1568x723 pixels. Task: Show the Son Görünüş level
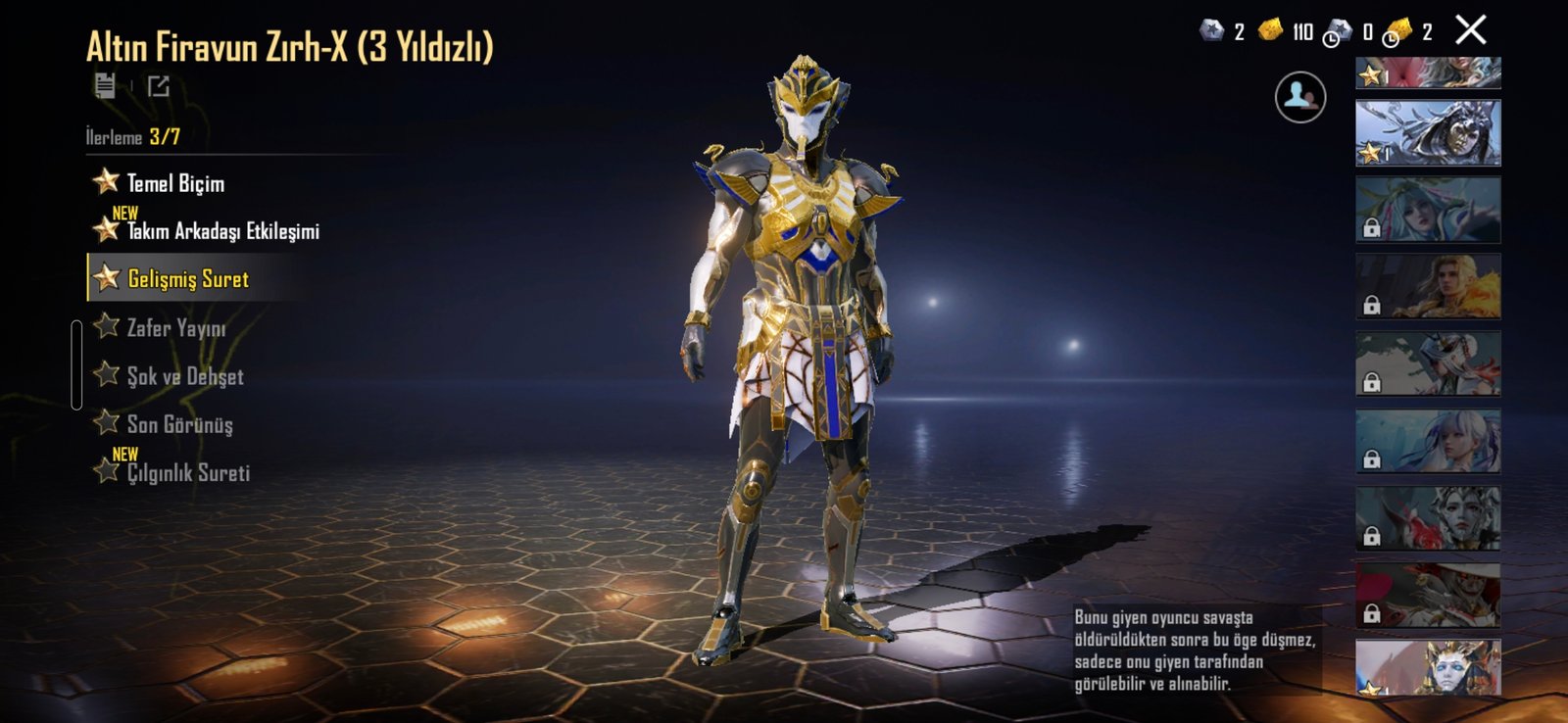(179, 424)
